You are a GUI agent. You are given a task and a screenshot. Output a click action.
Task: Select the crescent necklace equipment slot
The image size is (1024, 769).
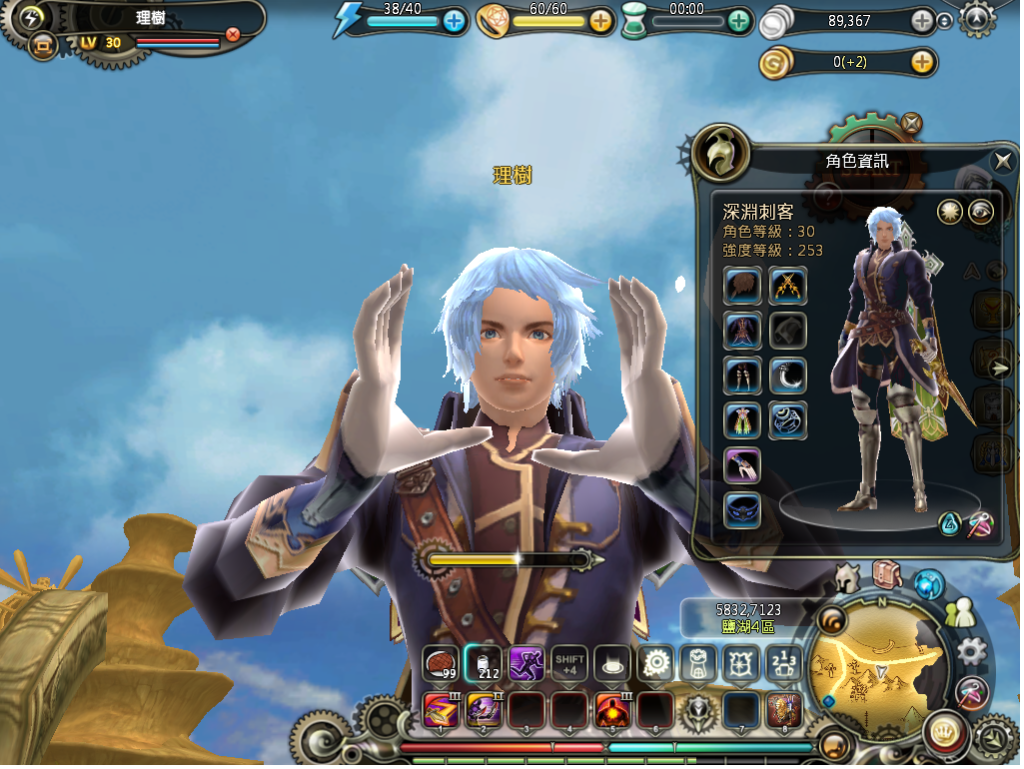click(x=788, y=375)
